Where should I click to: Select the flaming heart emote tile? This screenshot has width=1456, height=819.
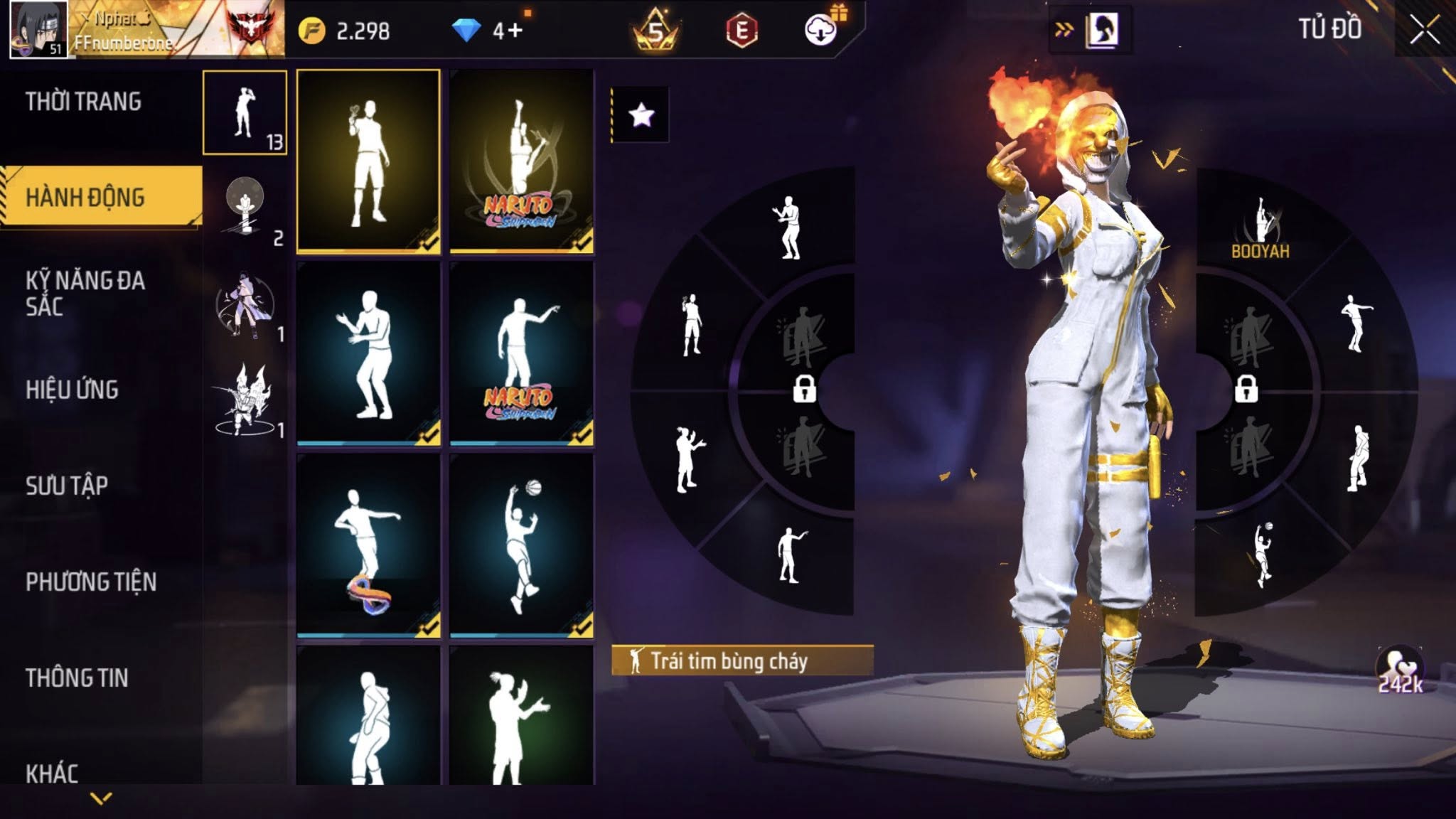pos(368,161)
